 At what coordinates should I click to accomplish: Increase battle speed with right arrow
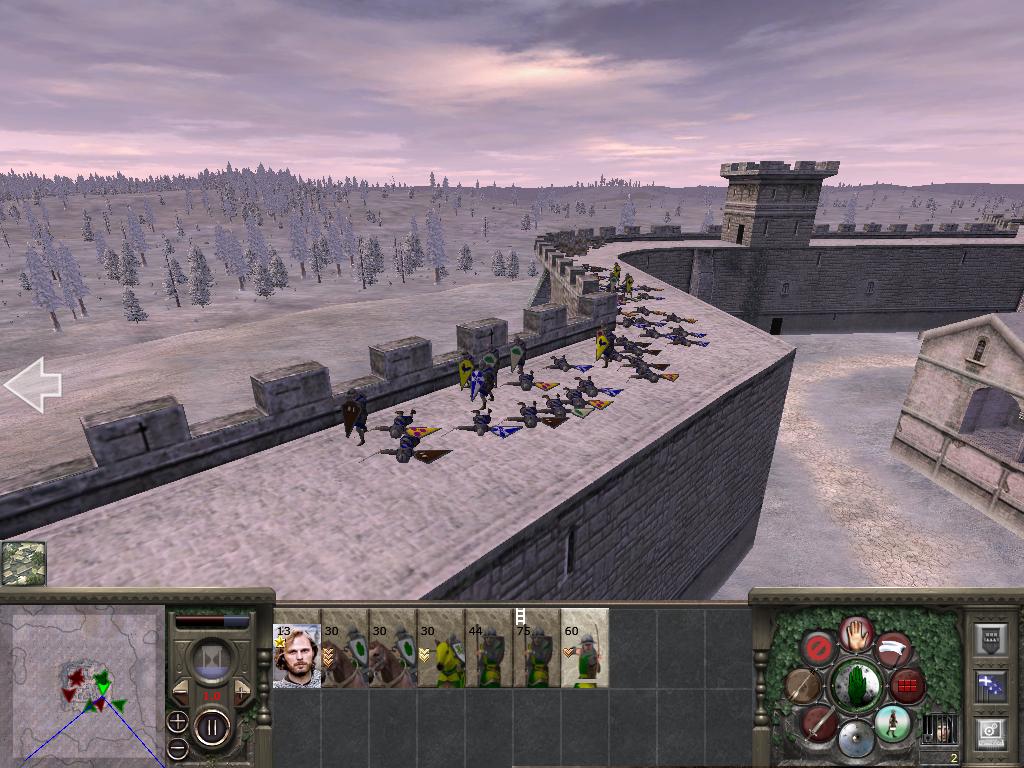pos(242,690)
